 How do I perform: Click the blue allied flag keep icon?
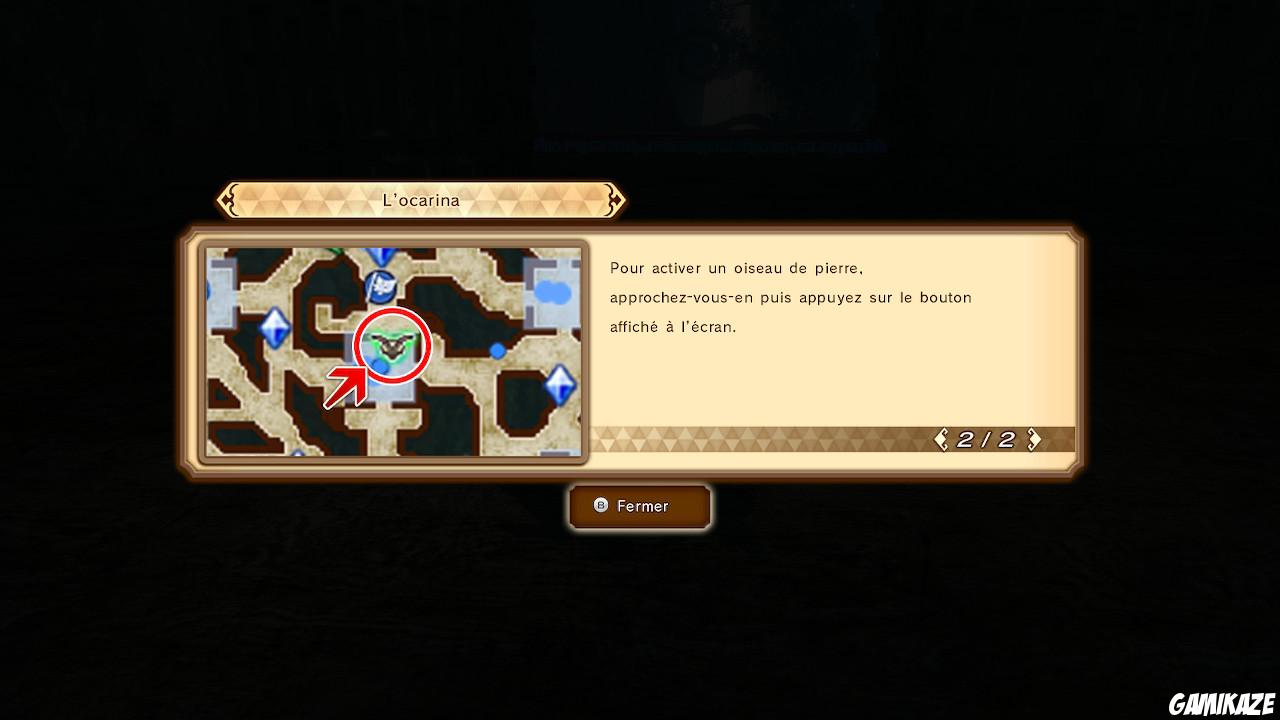(380, 287)
